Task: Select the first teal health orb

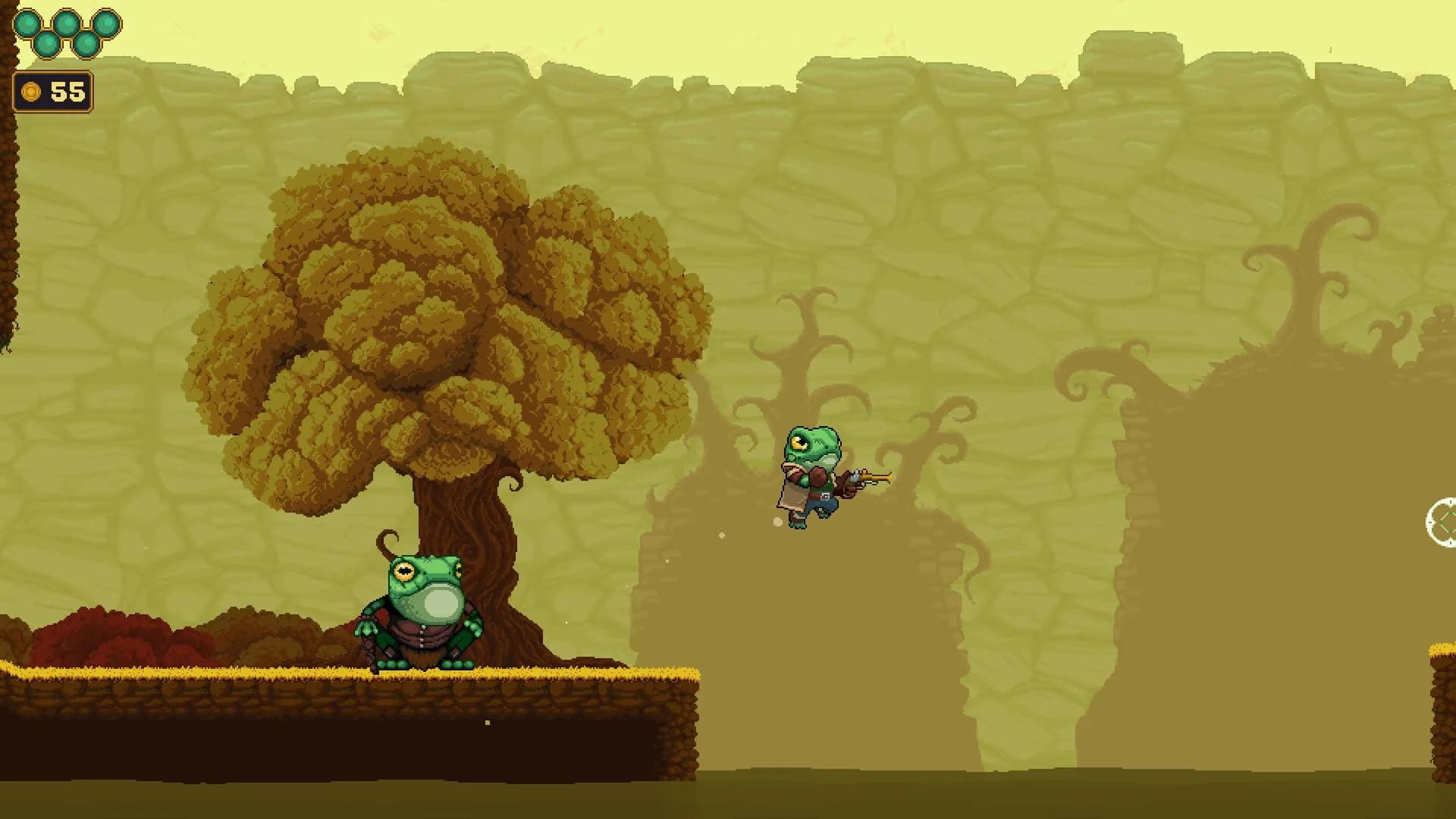Action: click(x=27, y=23)
